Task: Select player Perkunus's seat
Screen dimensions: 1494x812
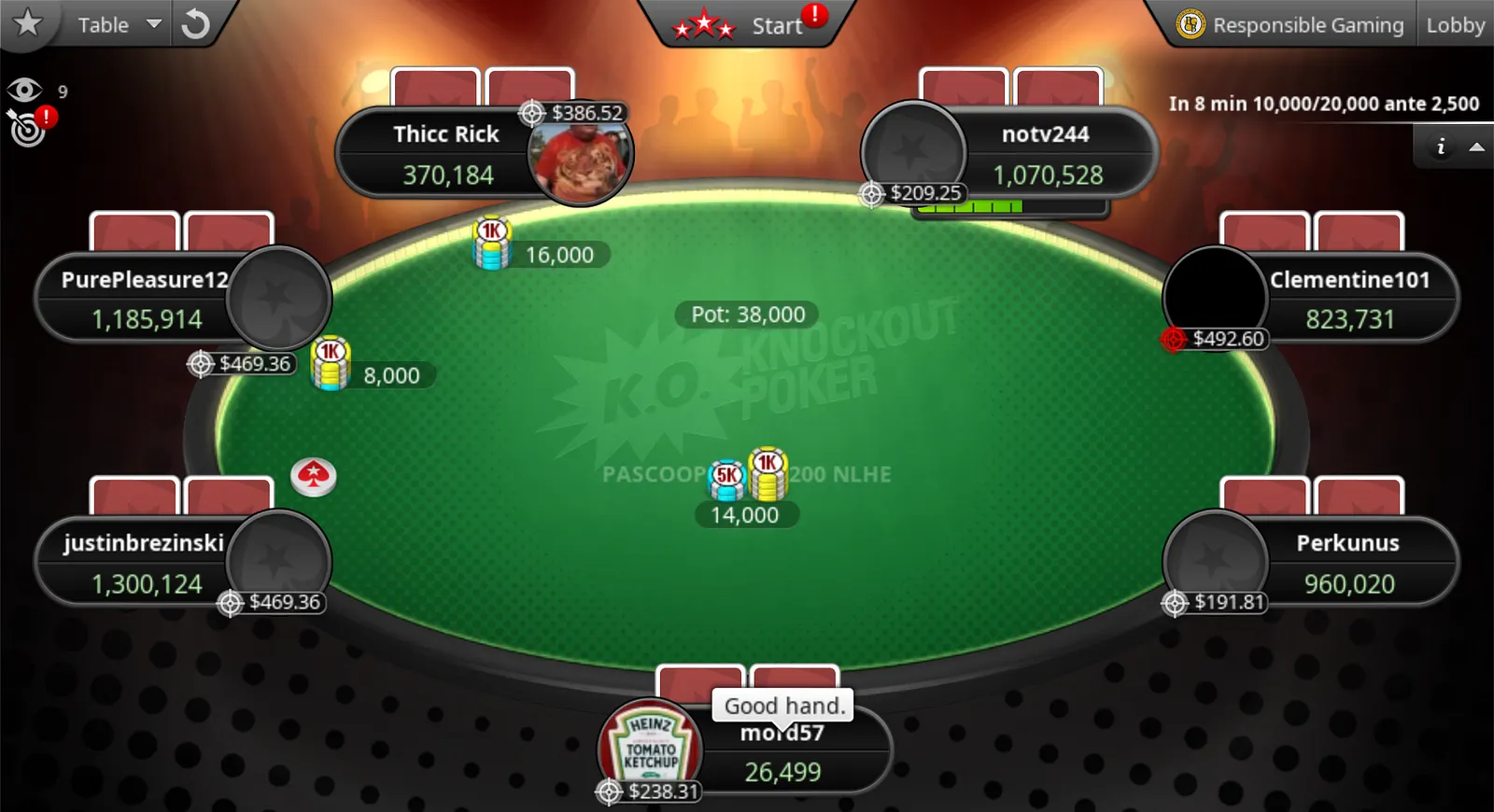Action: 1347,563
